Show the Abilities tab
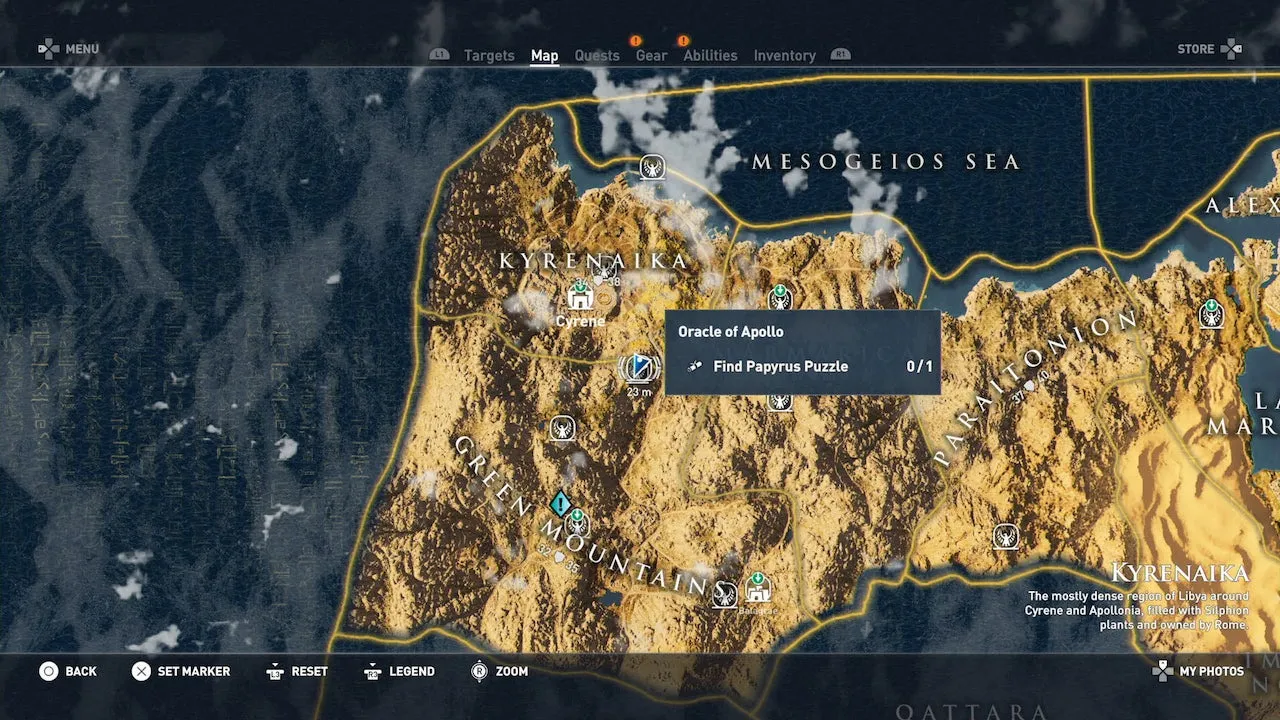The width and height of the screenshot is (1280, 720). click(710, 56)
